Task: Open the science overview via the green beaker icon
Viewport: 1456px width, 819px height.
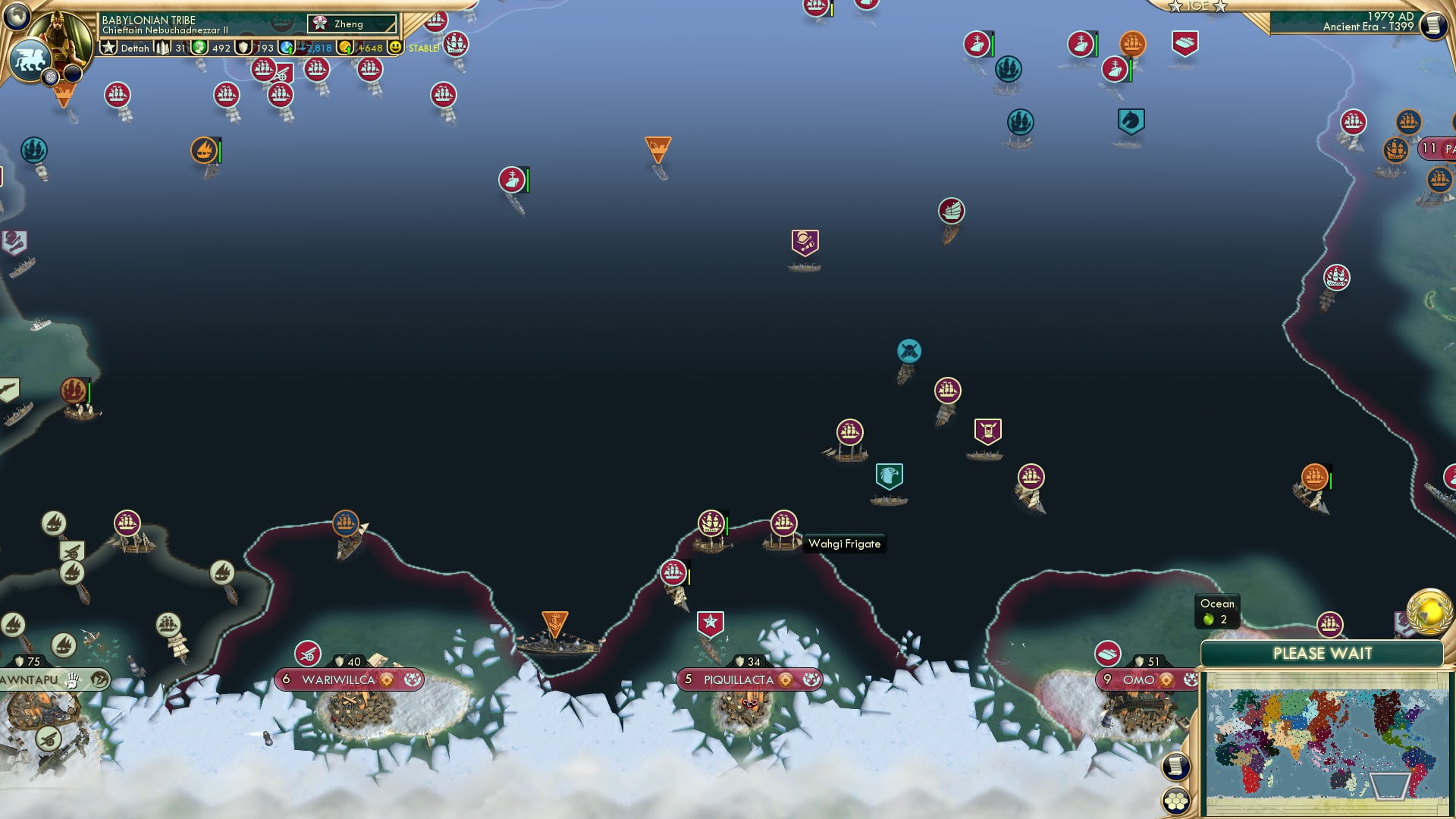Action: (x=199, y=47)
